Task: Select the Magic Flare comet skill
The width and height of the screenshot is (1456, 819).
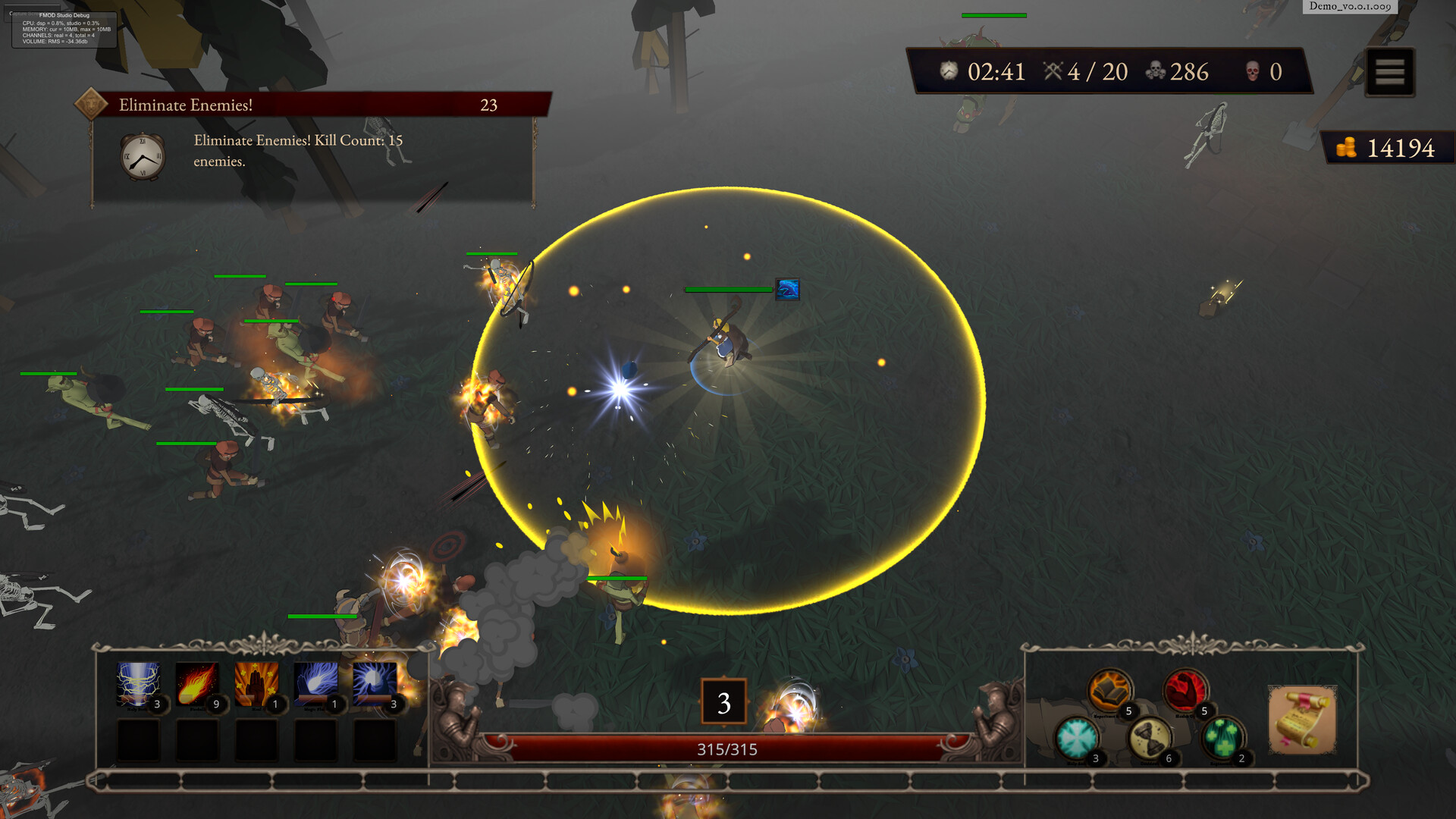Action: pos(315,684)
